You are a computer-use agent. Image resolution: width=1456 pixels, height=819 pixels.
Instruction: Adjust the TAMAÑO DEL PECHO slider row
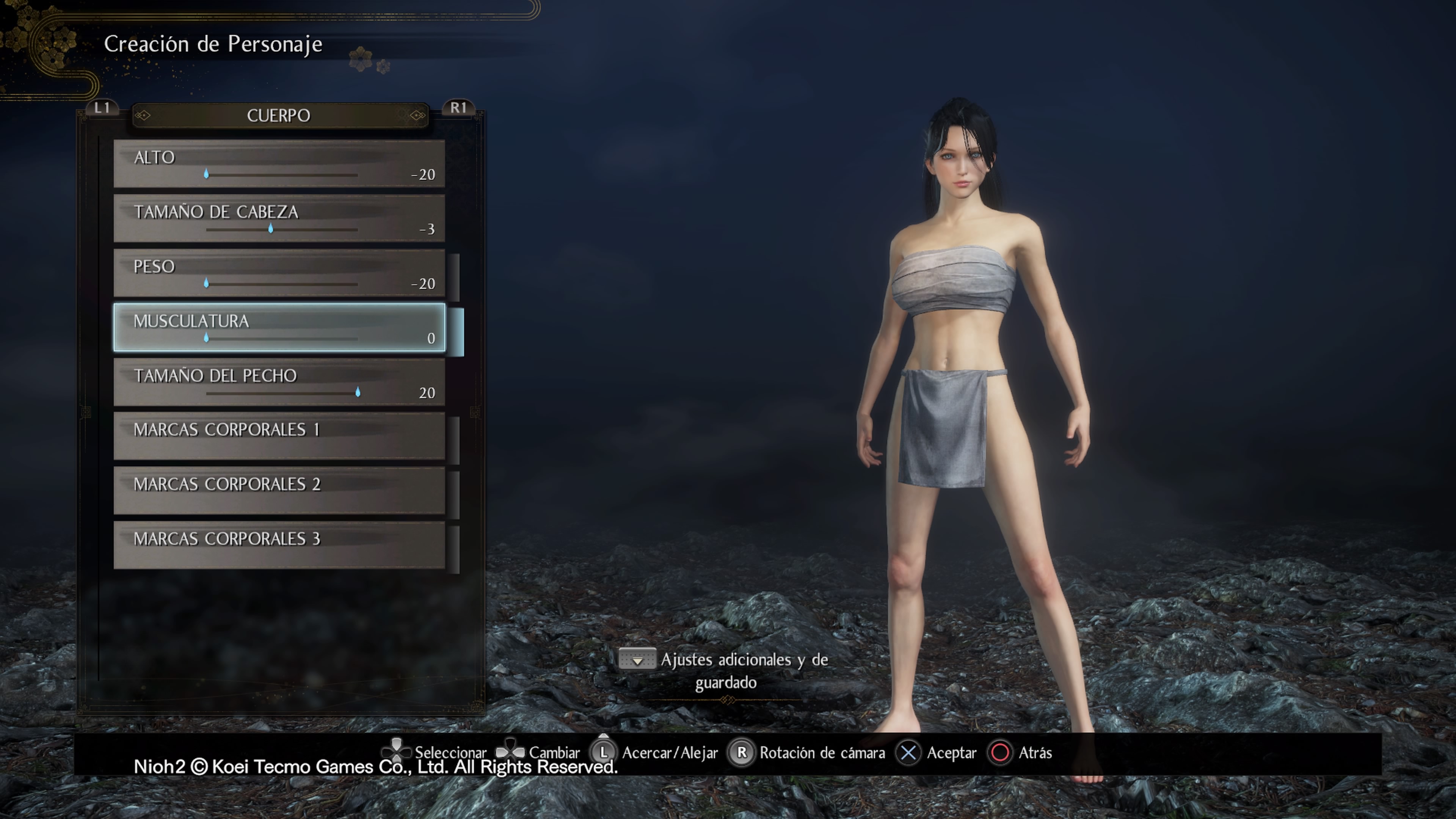[279, 383]
